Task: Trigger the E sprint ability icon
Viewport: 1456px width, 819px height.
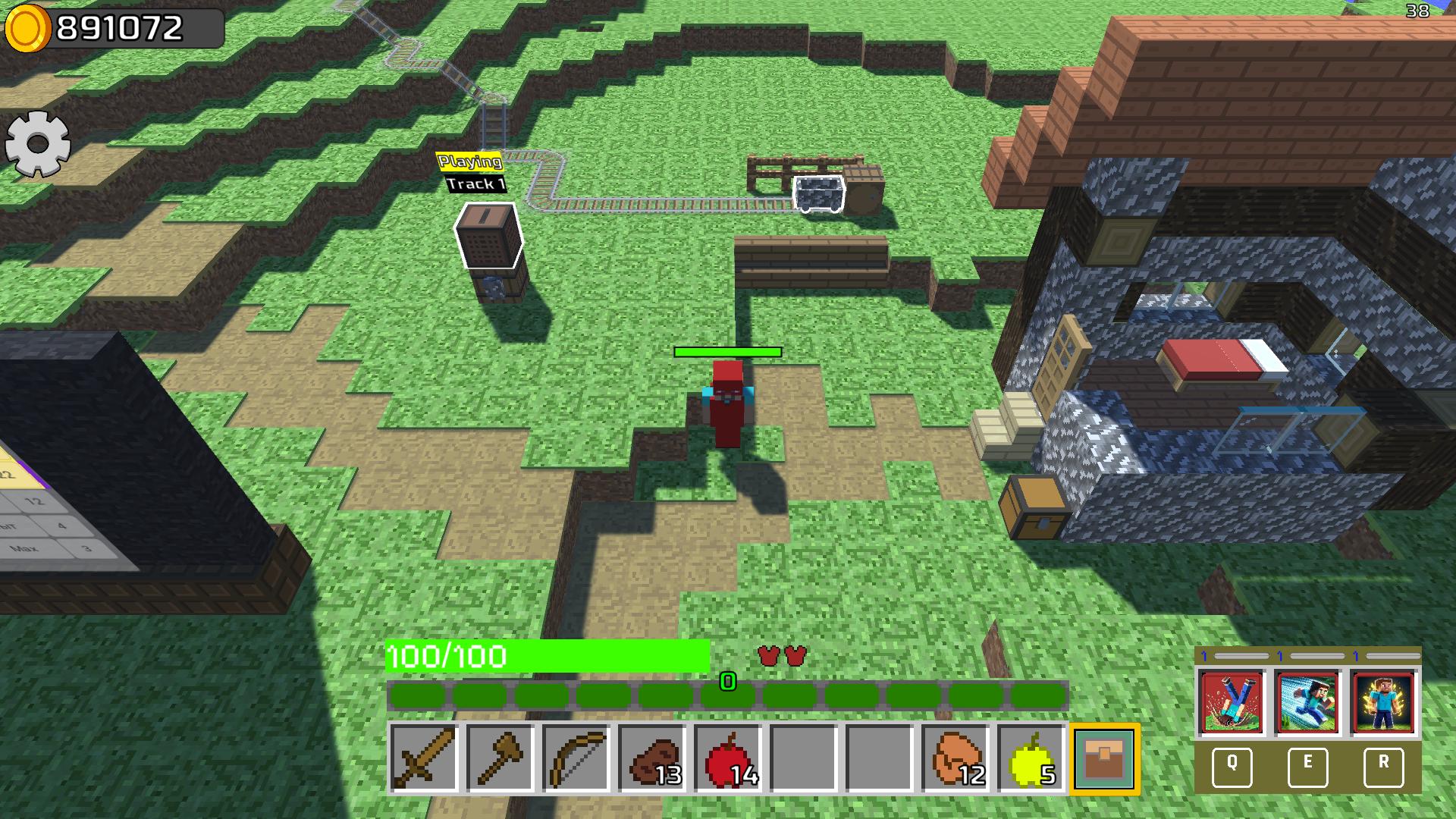Action: [x=1308, y=702]
